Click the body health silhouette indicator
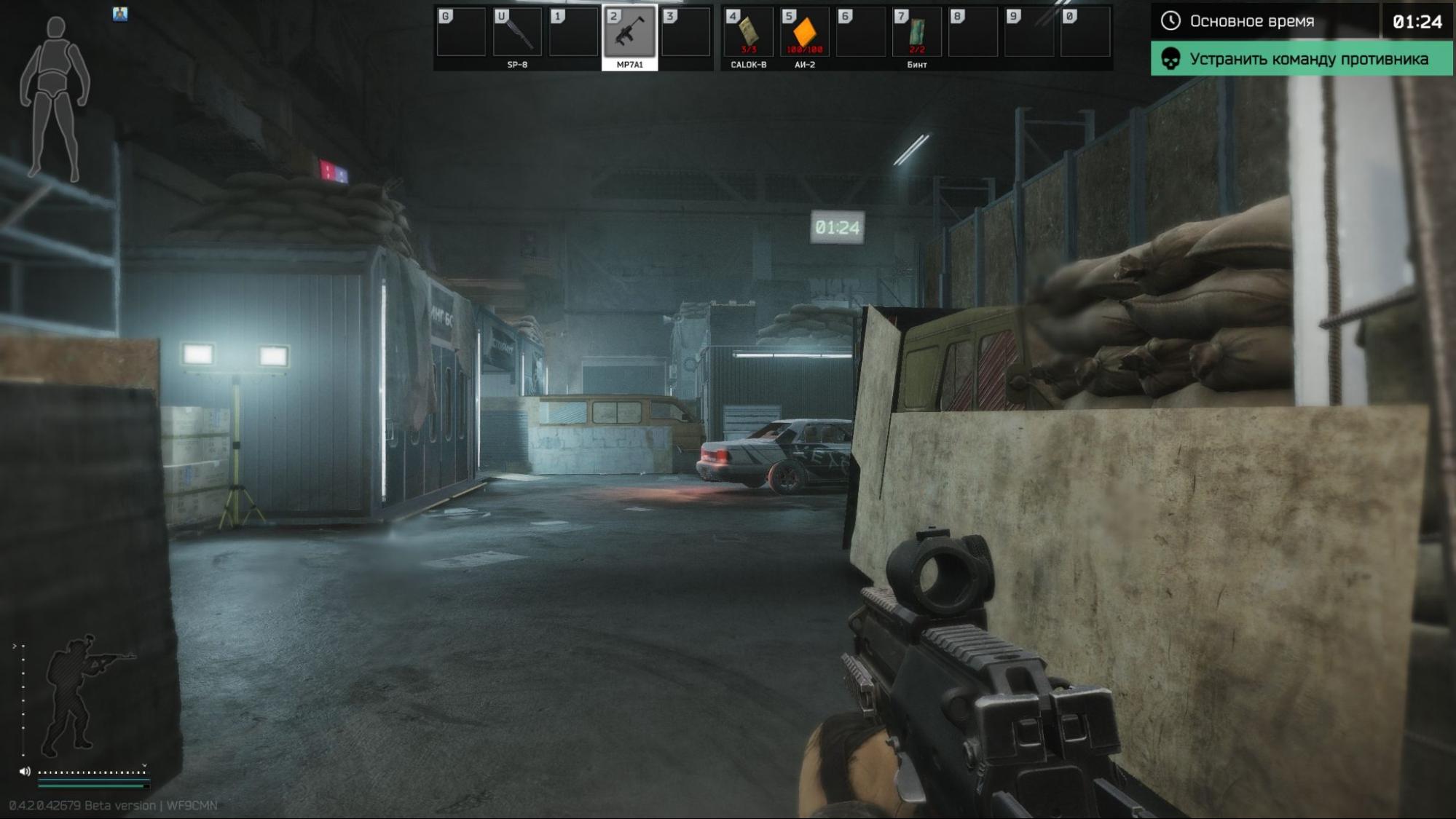The width and height of the screenshot is (1456, 819). [x=55, y=98]
